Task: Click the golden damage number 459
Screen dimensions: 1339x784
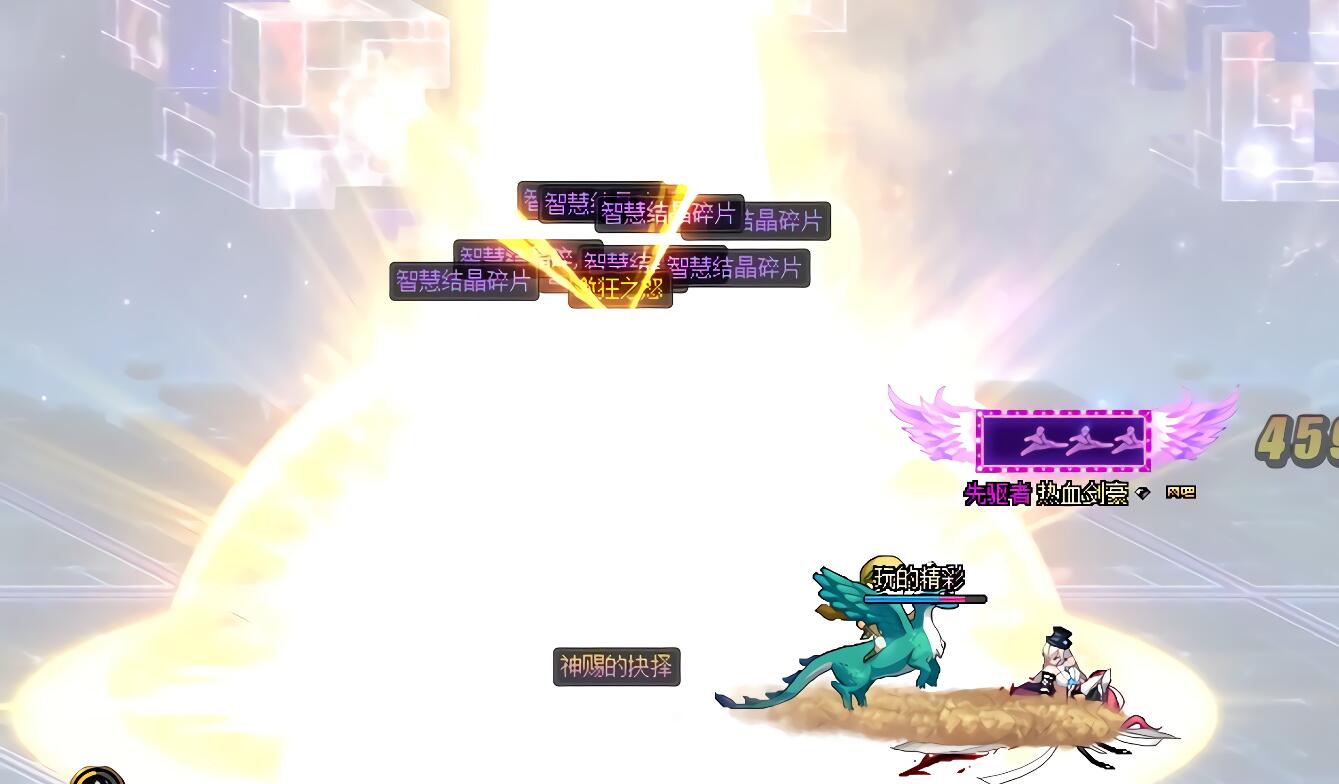Action: coord(1302,440)
